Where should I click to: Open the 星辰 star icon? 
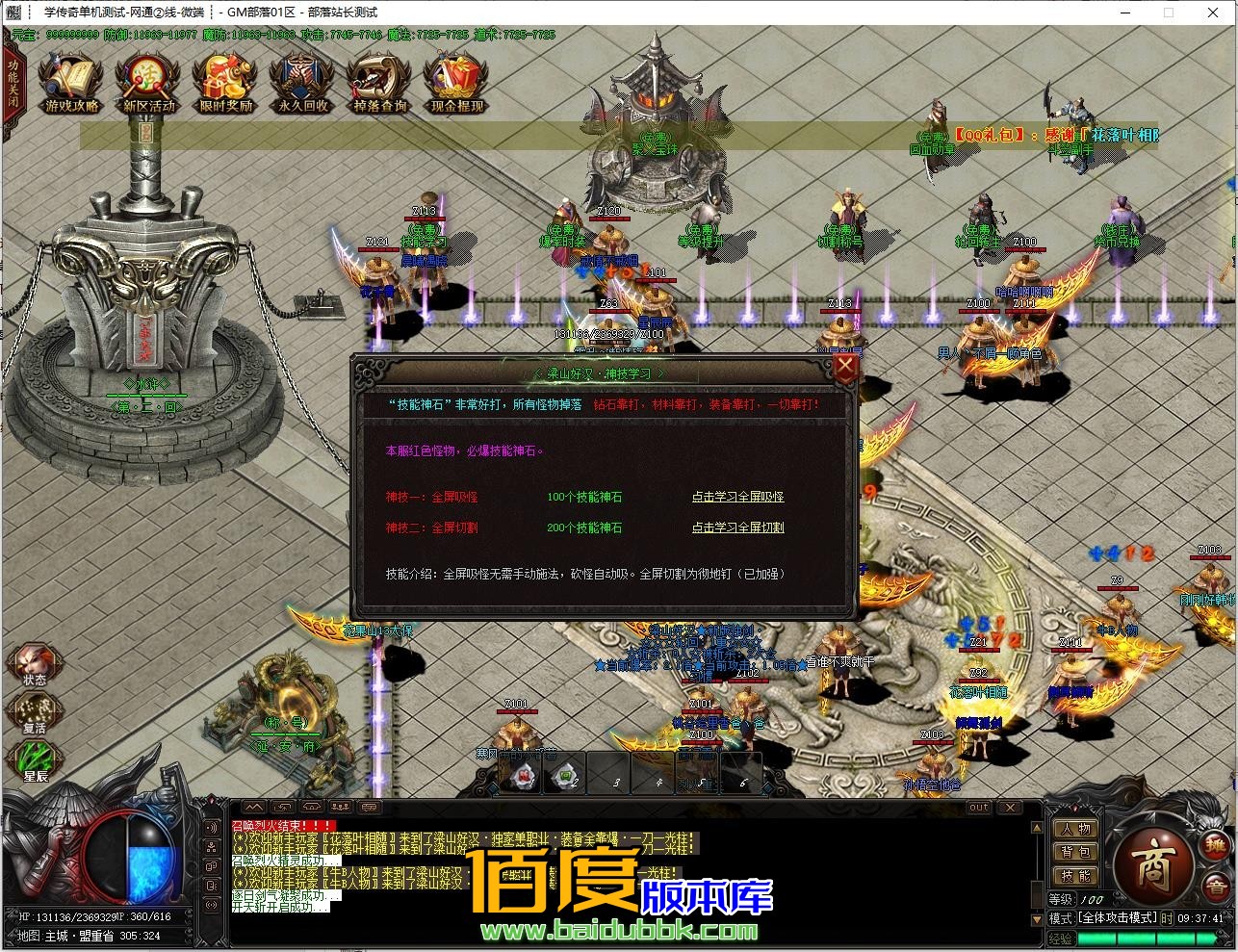(x=36, y=761)
